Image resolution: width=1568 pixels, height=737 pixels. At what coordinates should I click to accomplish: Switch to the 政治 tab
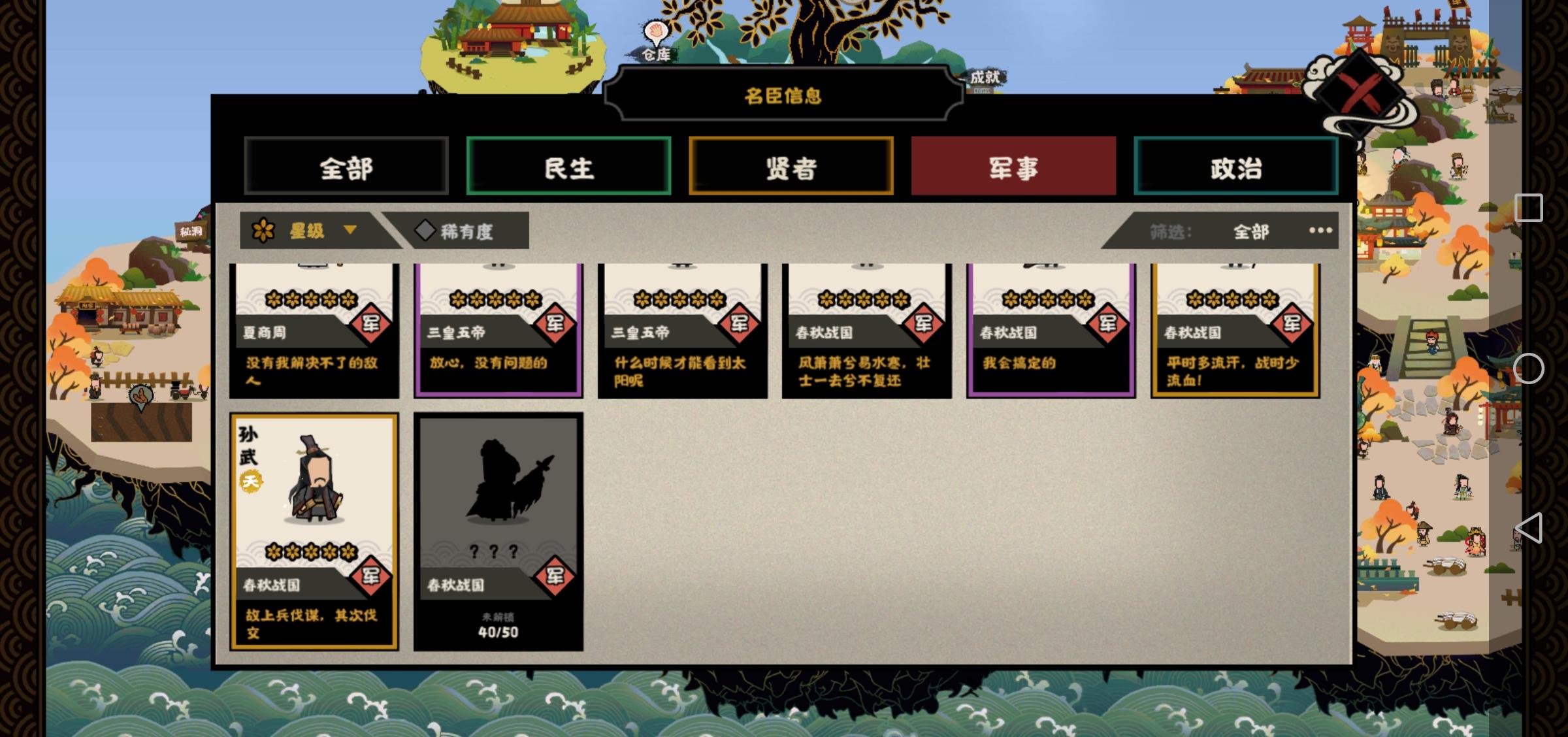pyautogui.click(x=1235, y=168)
